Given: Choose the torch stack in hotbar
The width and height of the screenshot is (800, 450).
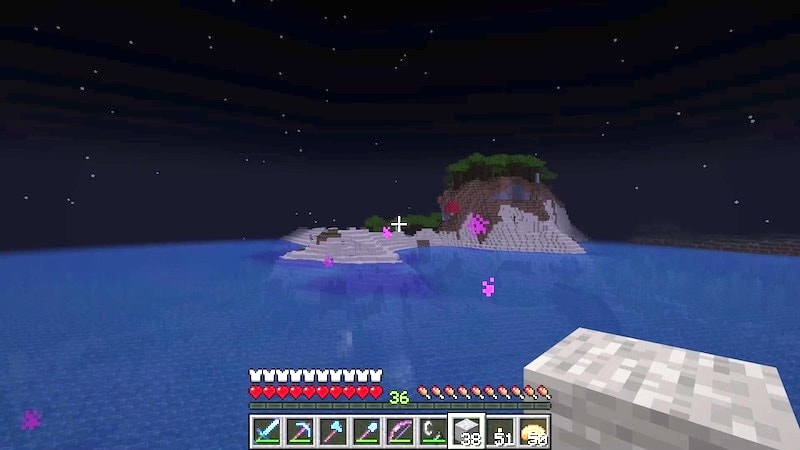Looking at the screenshot, I should (502, 431).
